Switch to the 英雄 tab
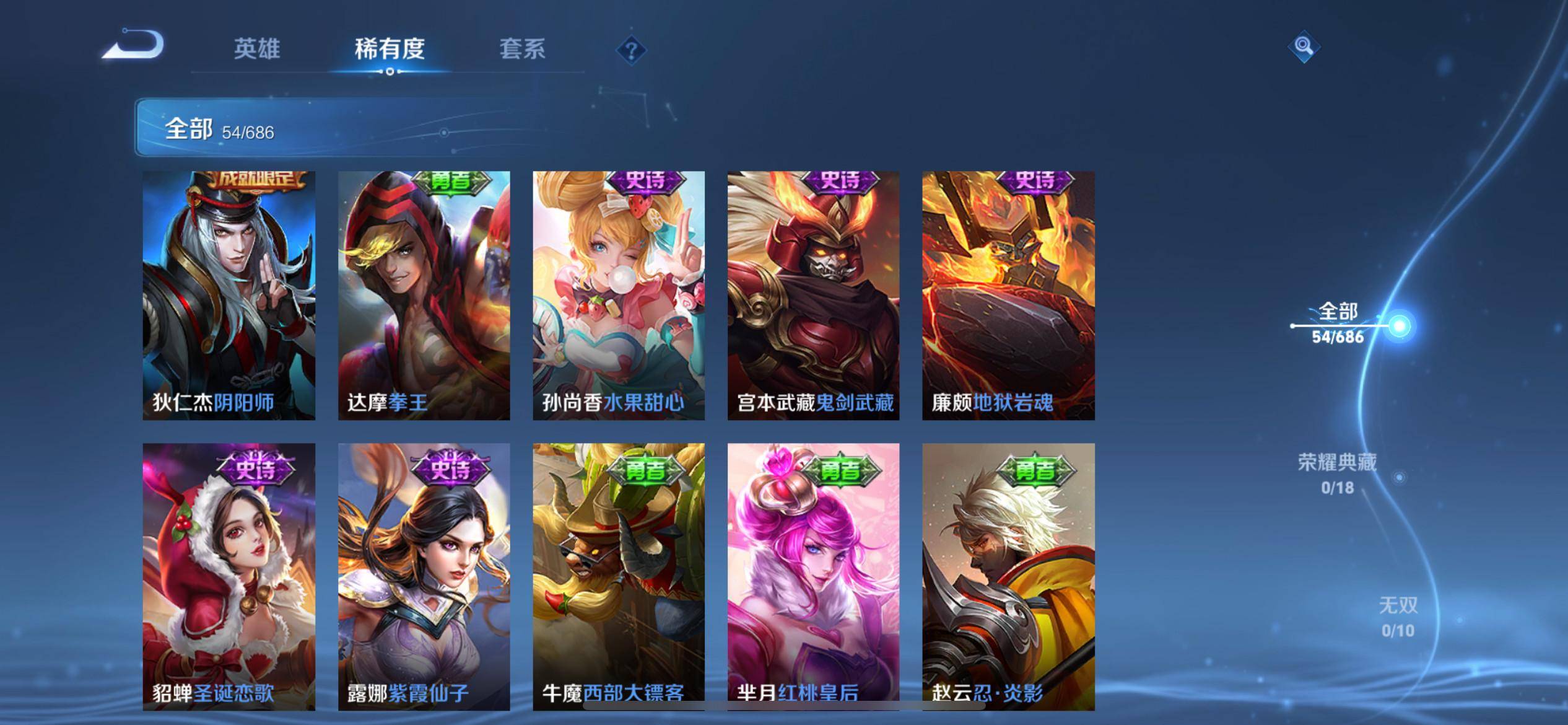This screenshot has width=1568, height=725. (257, 49)
